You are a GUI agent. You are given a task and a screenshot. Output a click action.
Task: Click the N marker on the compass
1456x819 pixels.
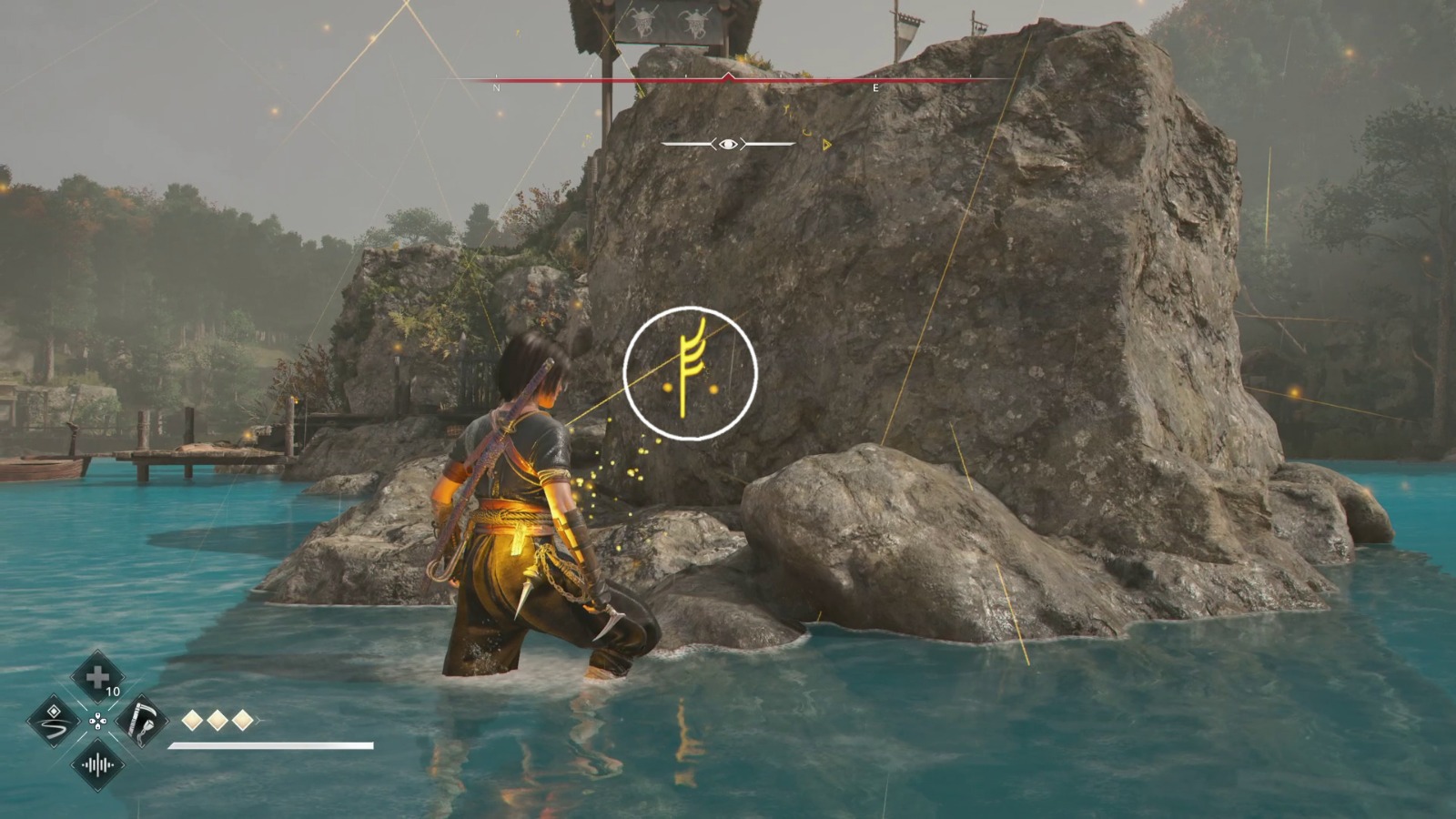coord(495,87)
